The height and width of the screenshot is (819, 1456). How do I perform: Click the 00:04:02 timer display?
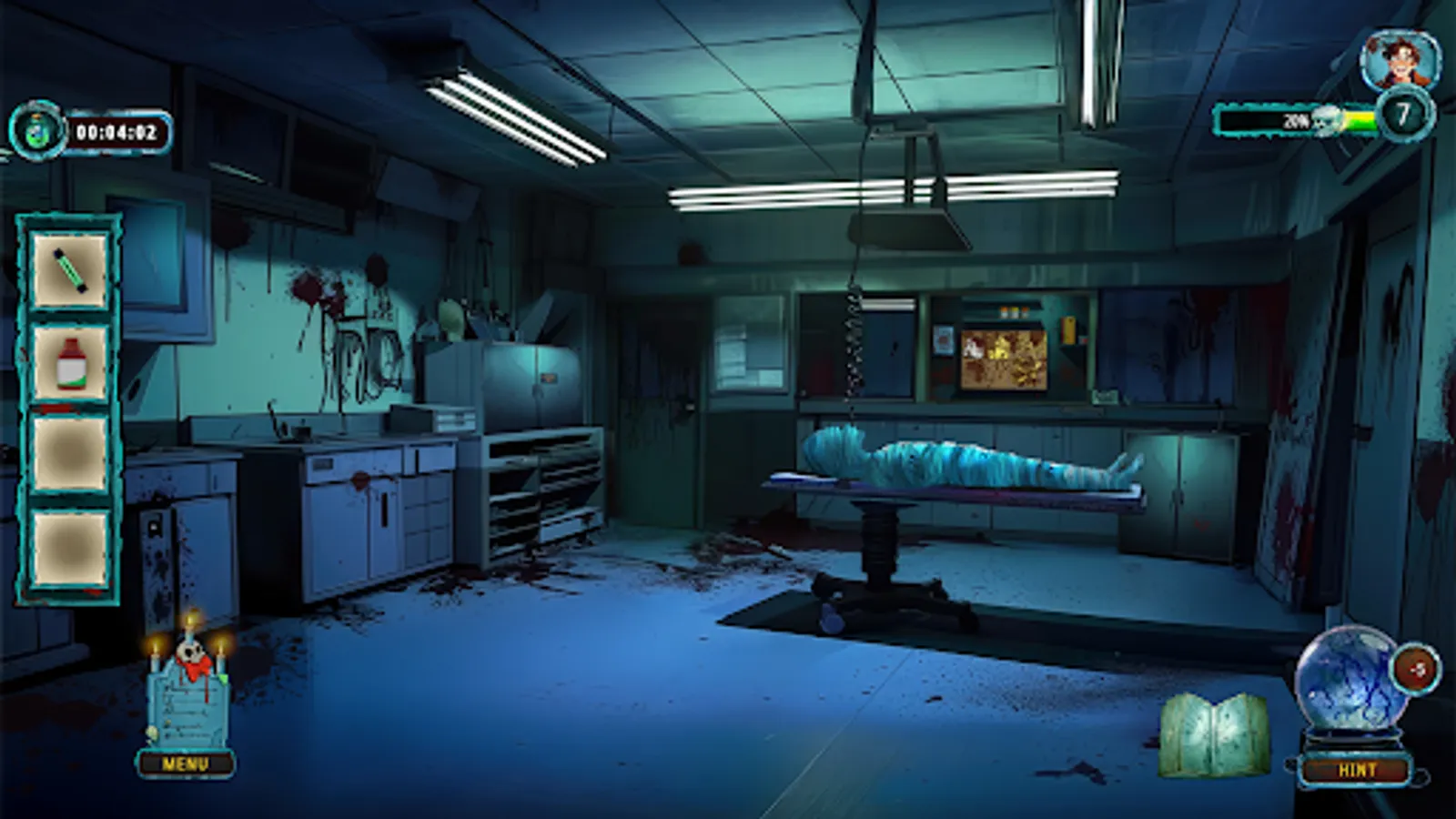tap(118, 130)
